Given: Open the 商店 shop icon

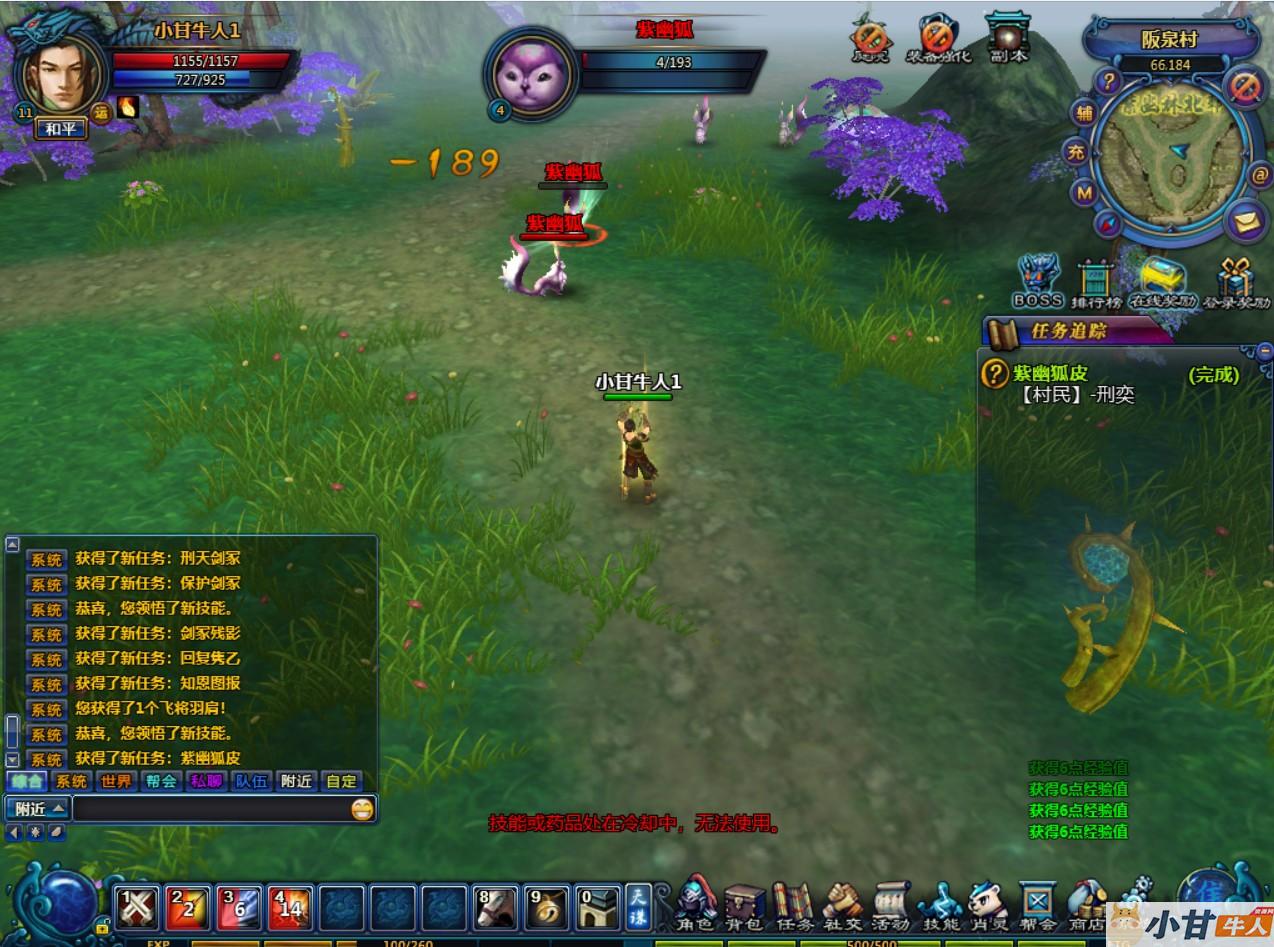Looking at the screenshot, I should click(x=1086, y=903).
